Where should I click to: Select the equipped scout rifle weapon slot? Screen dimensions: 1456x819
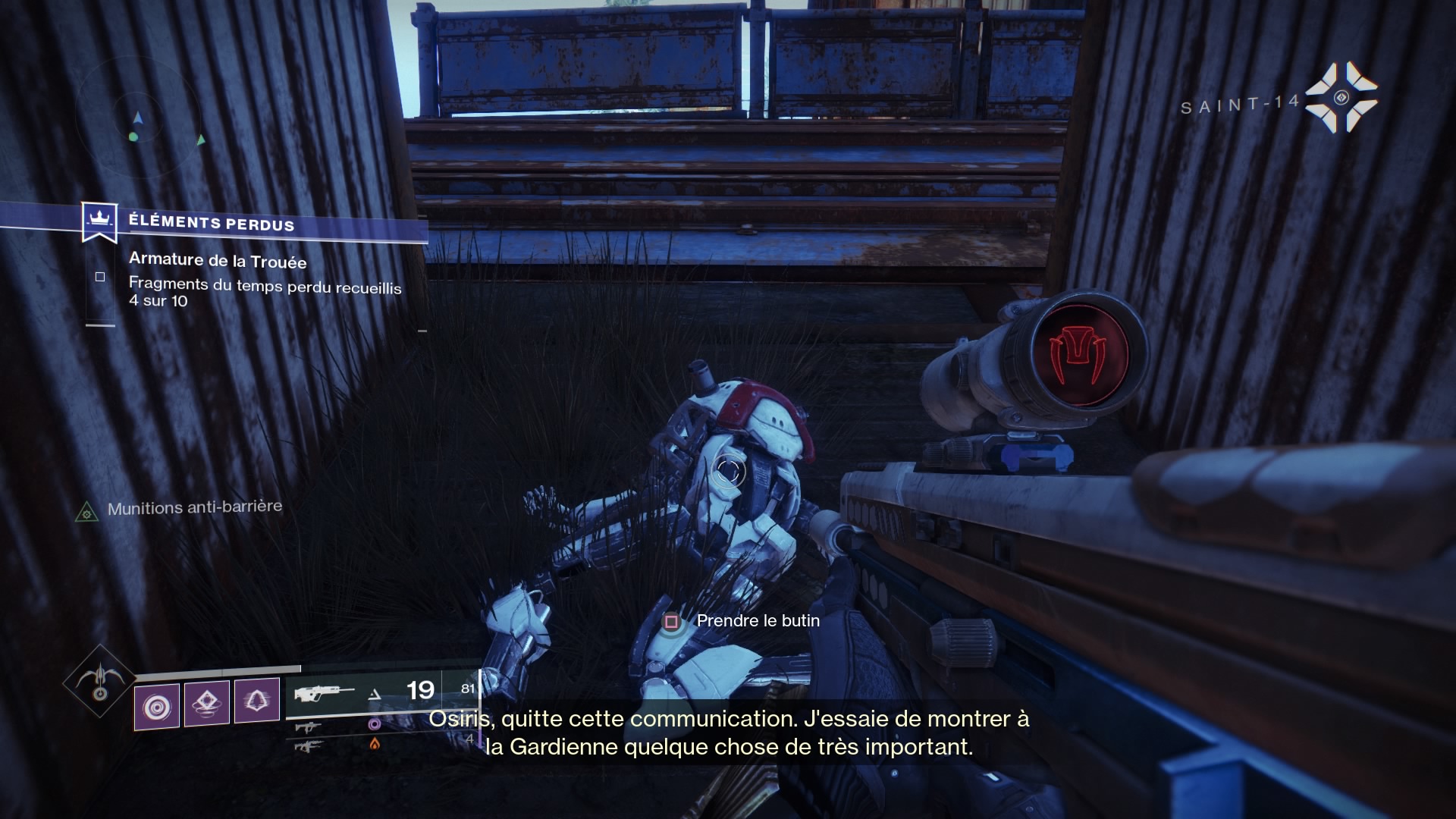[325, 693]
